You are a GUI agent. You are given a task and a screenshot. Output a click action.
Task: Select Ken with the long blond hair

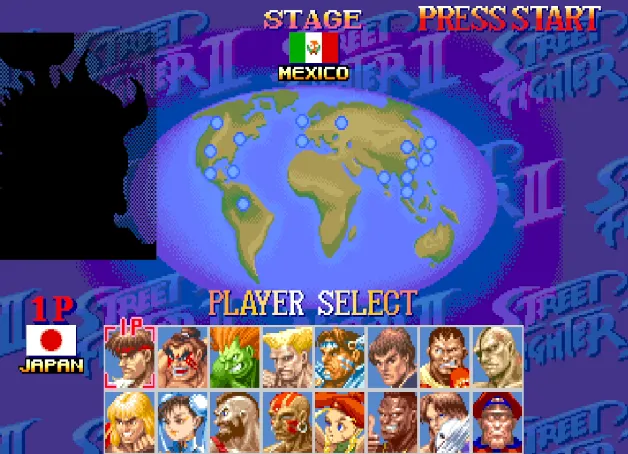click(129, 421)
